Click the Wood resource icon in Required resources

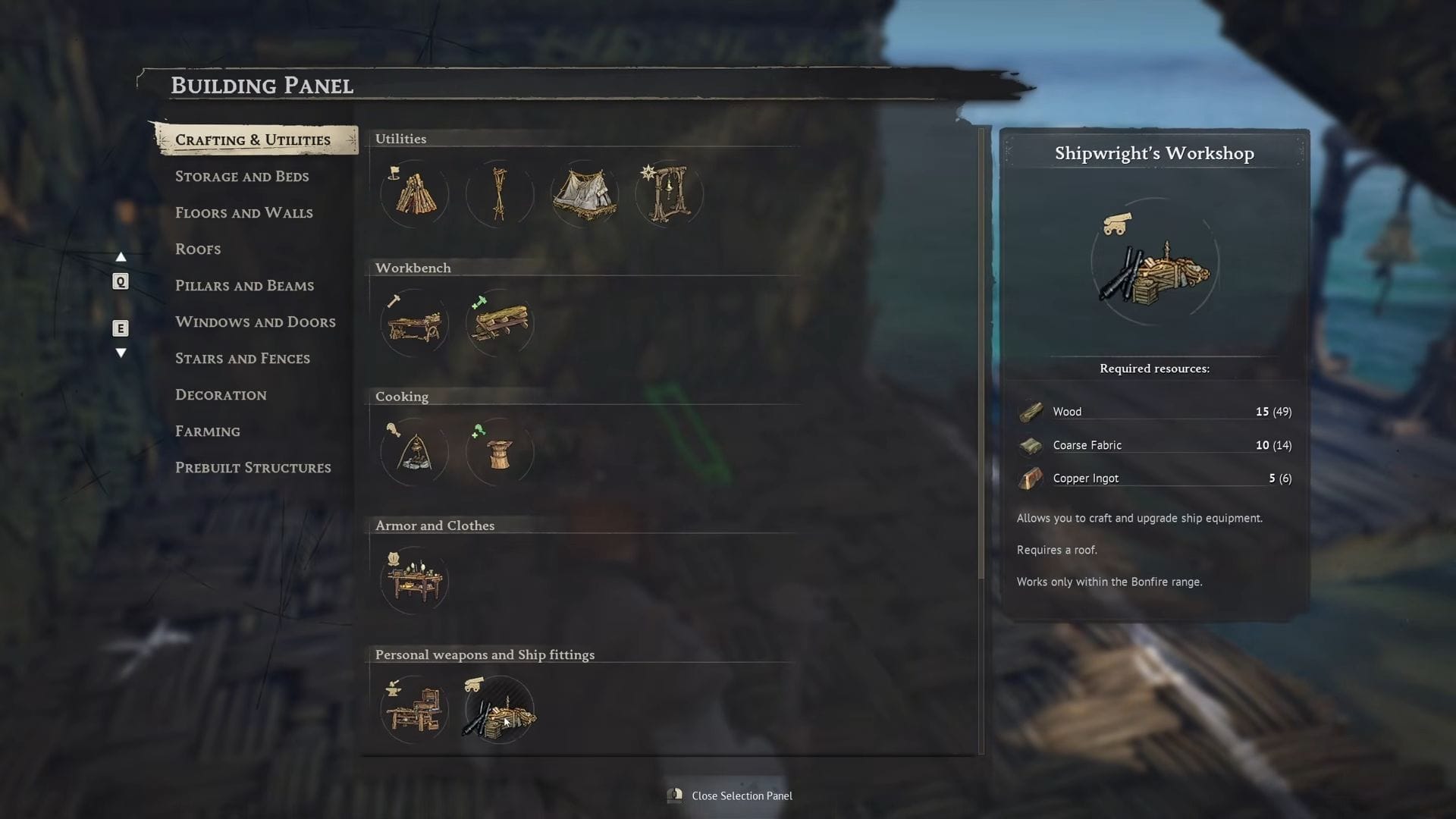click(1031, 411)
